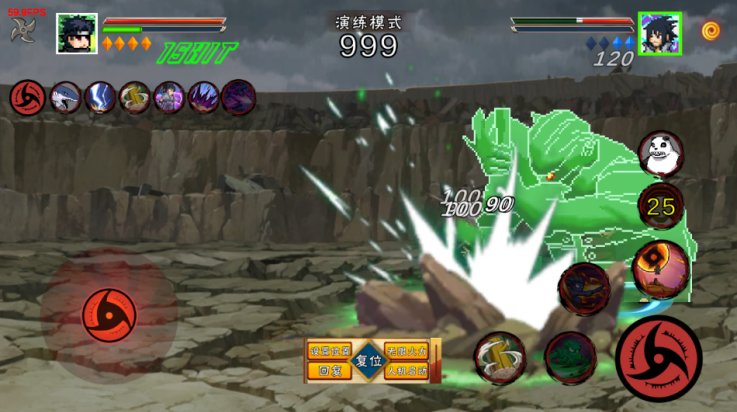Screen dimensions: 737x412
Task: Use the large Mangekyo Sharingan attack button
Action: click(x=658, y=357)
